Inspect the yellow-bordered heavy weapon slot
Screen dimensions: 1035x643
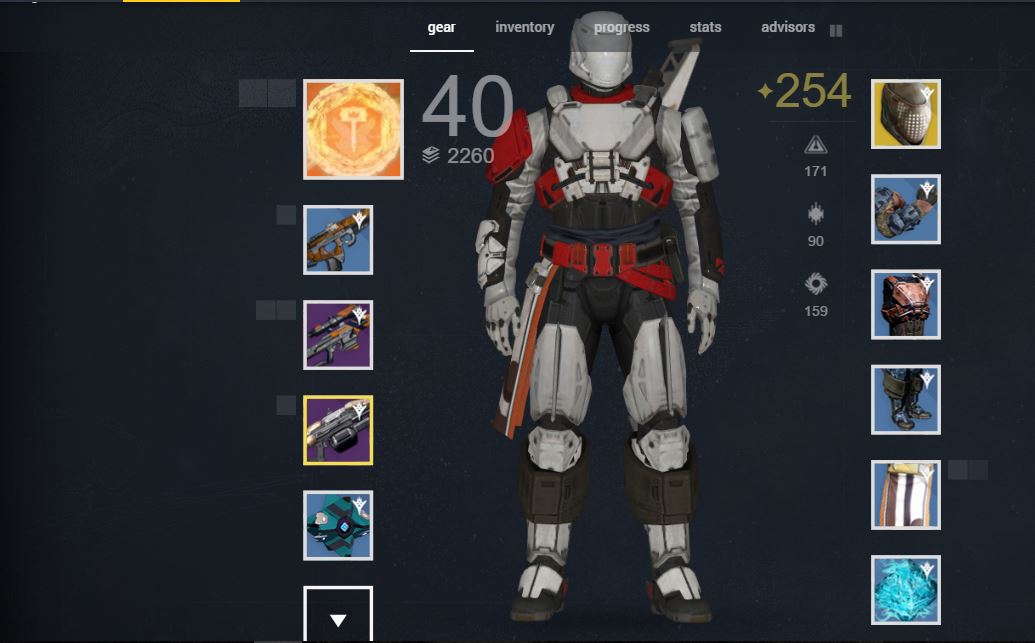(x=338, y=430)
